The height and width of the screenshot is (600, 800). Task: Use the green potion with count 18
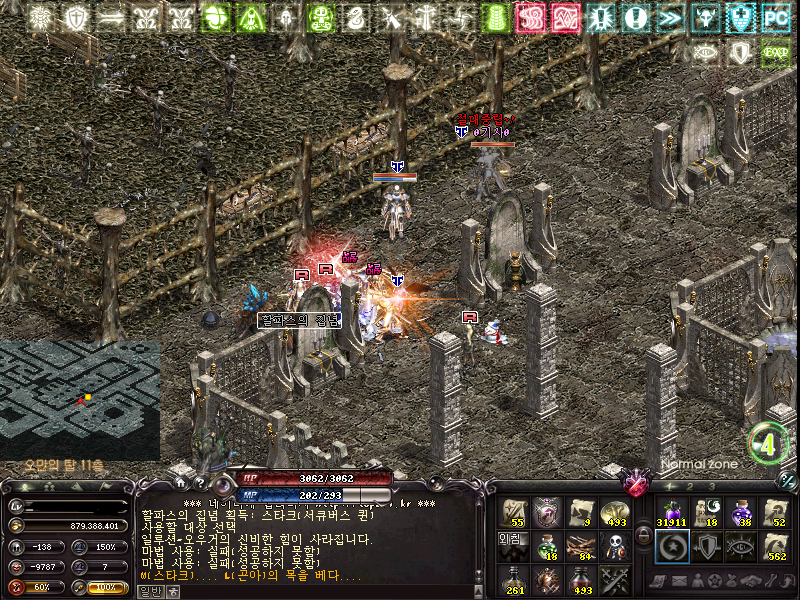click(548, 545)
